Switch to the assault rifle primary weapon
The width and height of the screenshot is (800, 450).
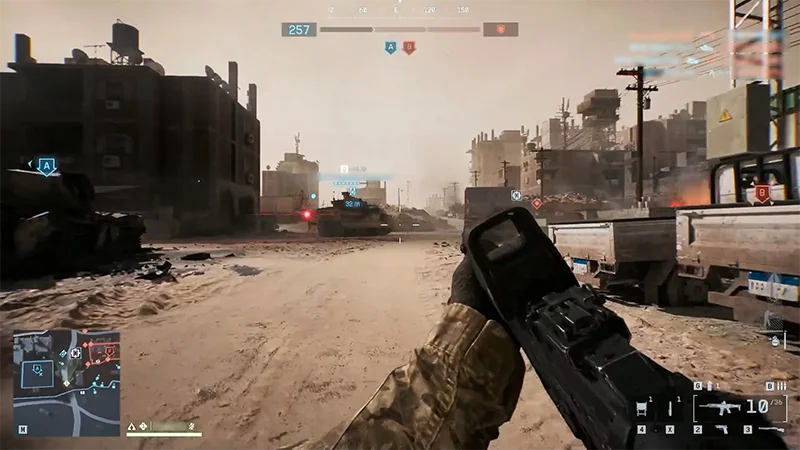718,407
